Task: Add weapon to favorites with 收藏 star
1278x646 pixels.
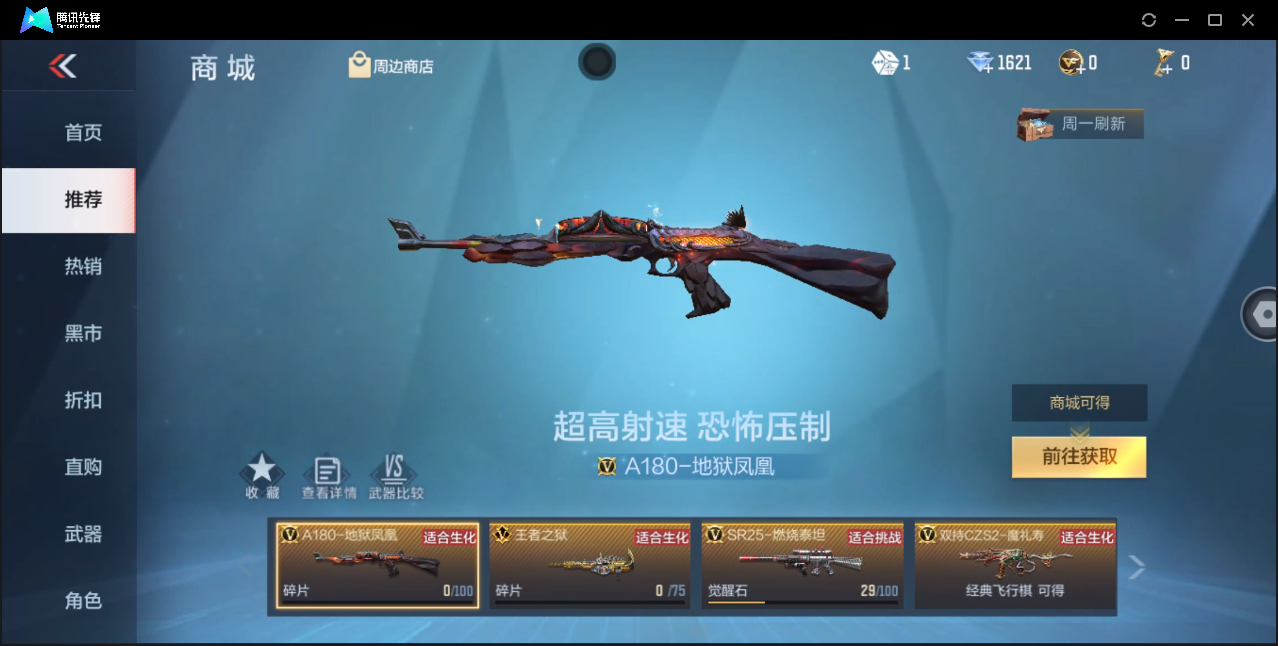Action: click(x=262, y=475)
